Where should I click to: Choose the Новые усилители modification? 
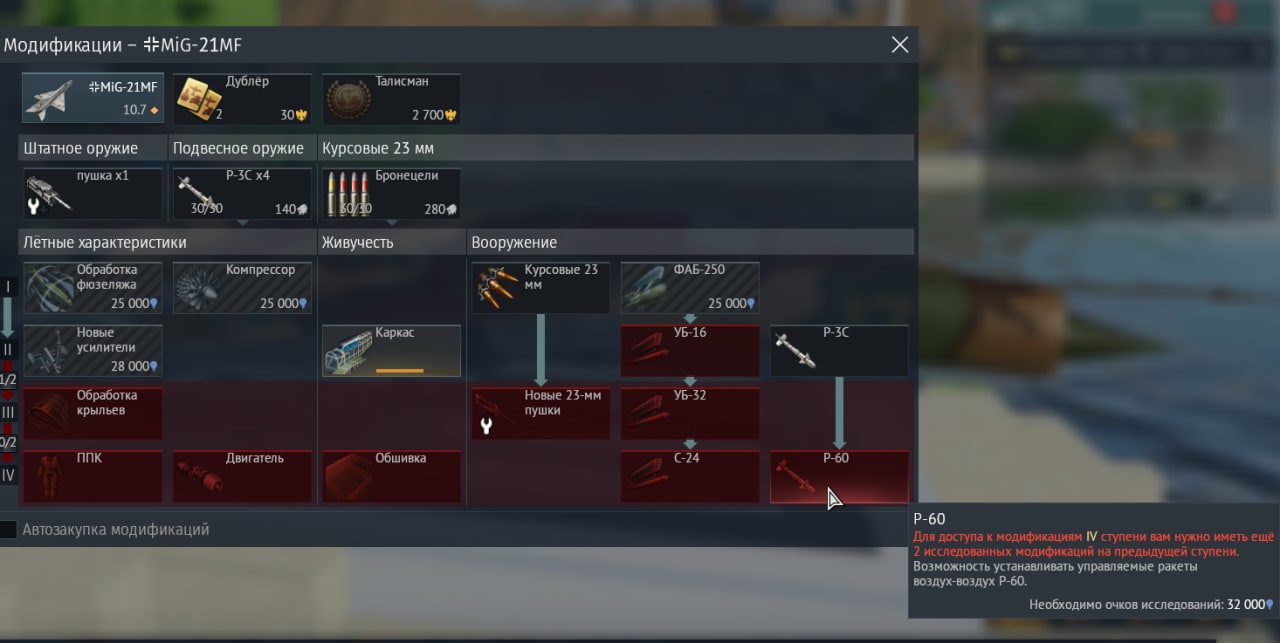point(92,350)
